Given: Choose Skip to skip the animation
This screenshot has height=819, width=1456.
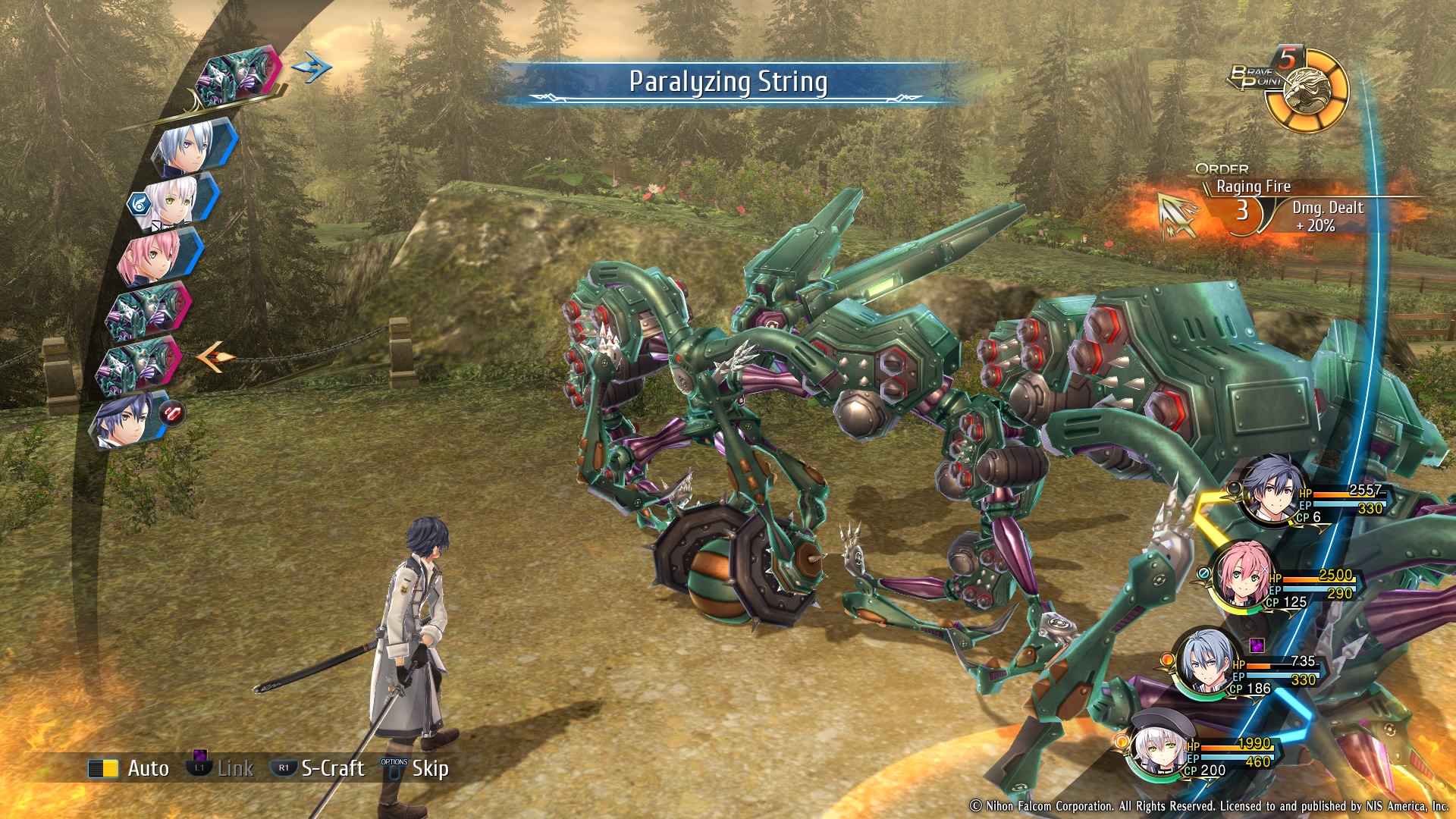Looking at the screenshot, I should 416,768.
